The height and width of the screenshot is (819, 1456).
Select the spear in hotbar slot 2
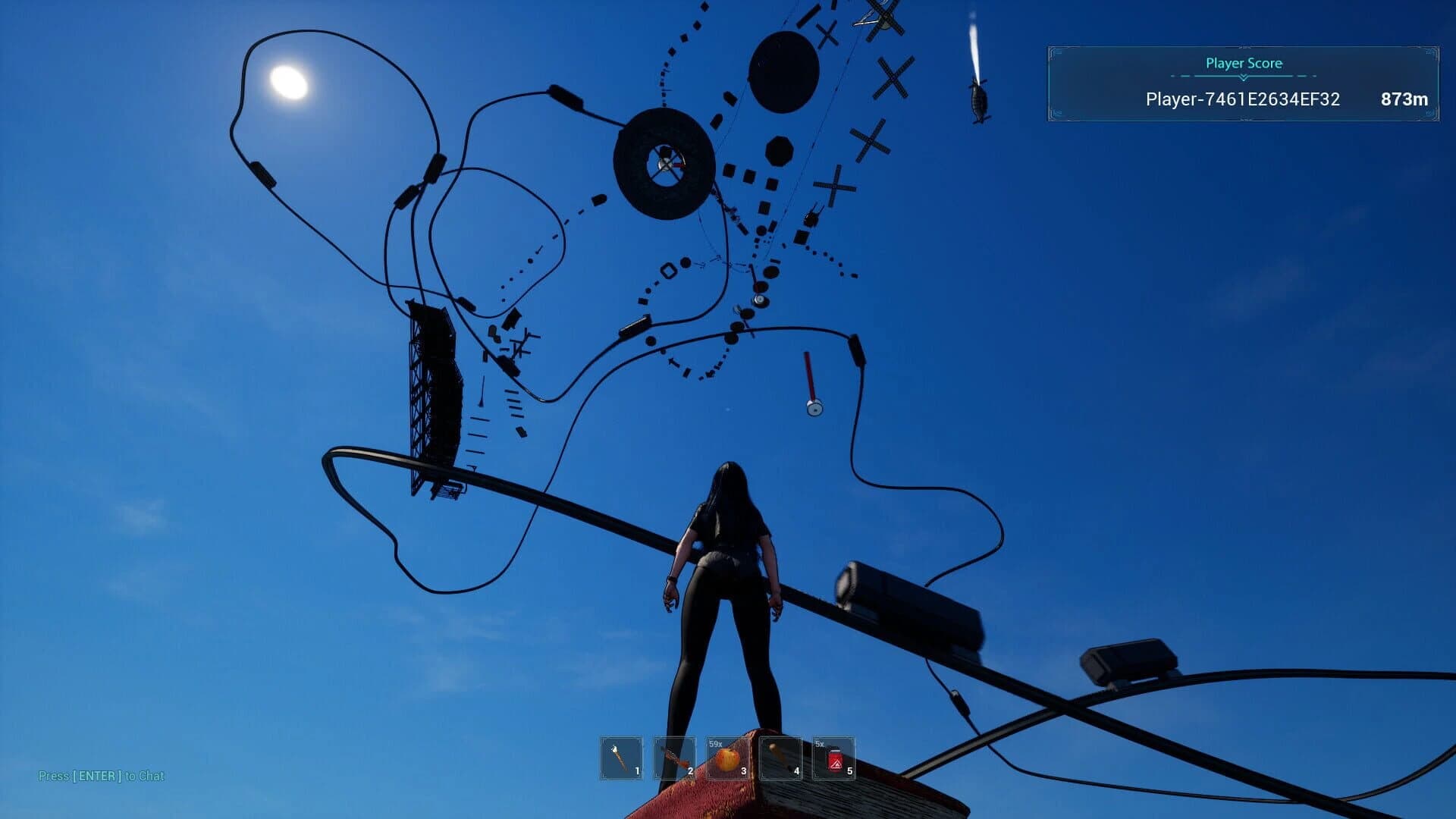click(674, 757)
